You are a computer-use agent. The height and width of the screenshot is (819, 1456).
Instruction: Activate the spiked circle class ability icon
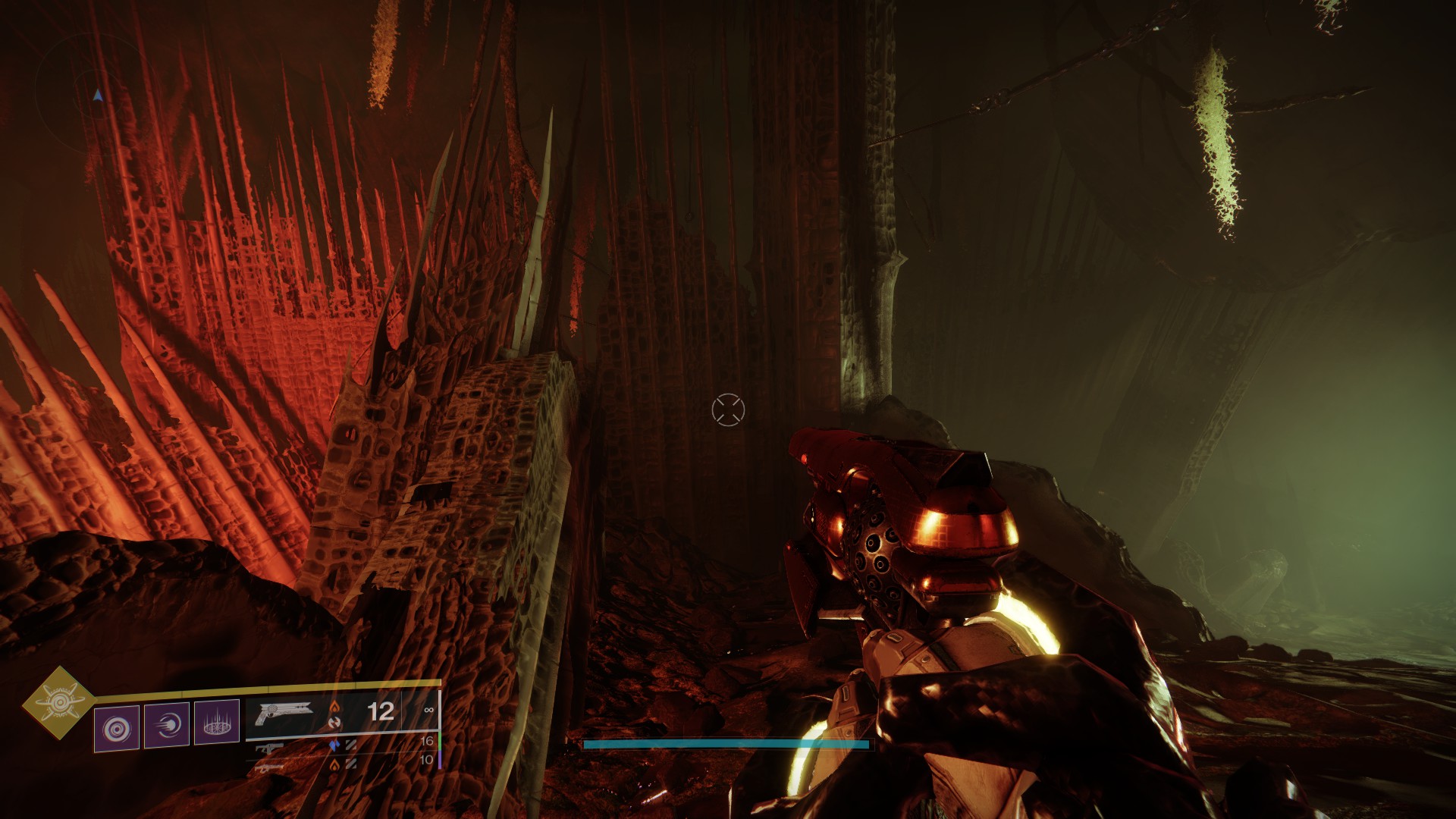coord(217,724)
